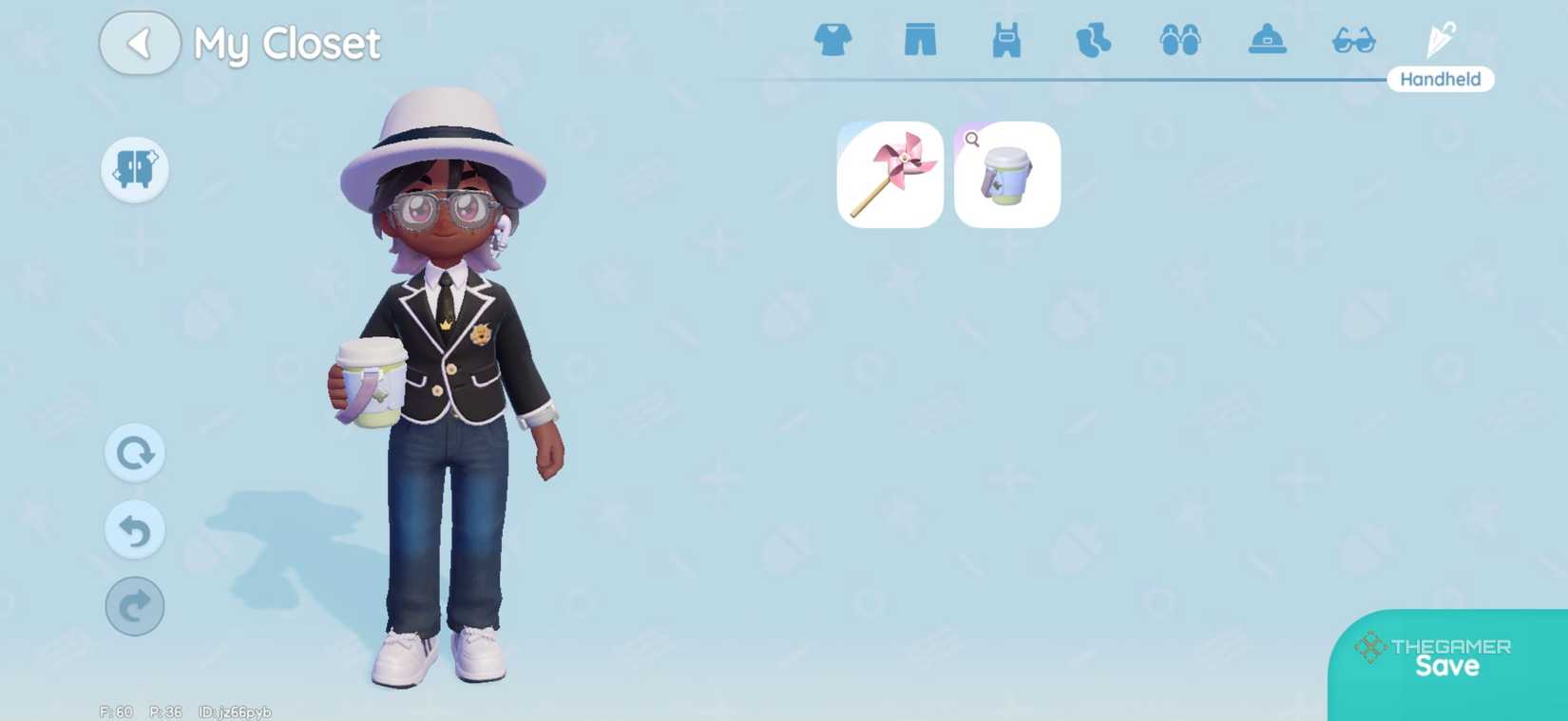This screenshot has width=1568, height=721.
Task: Undo the last outfit change
Action: coord(134,530)
